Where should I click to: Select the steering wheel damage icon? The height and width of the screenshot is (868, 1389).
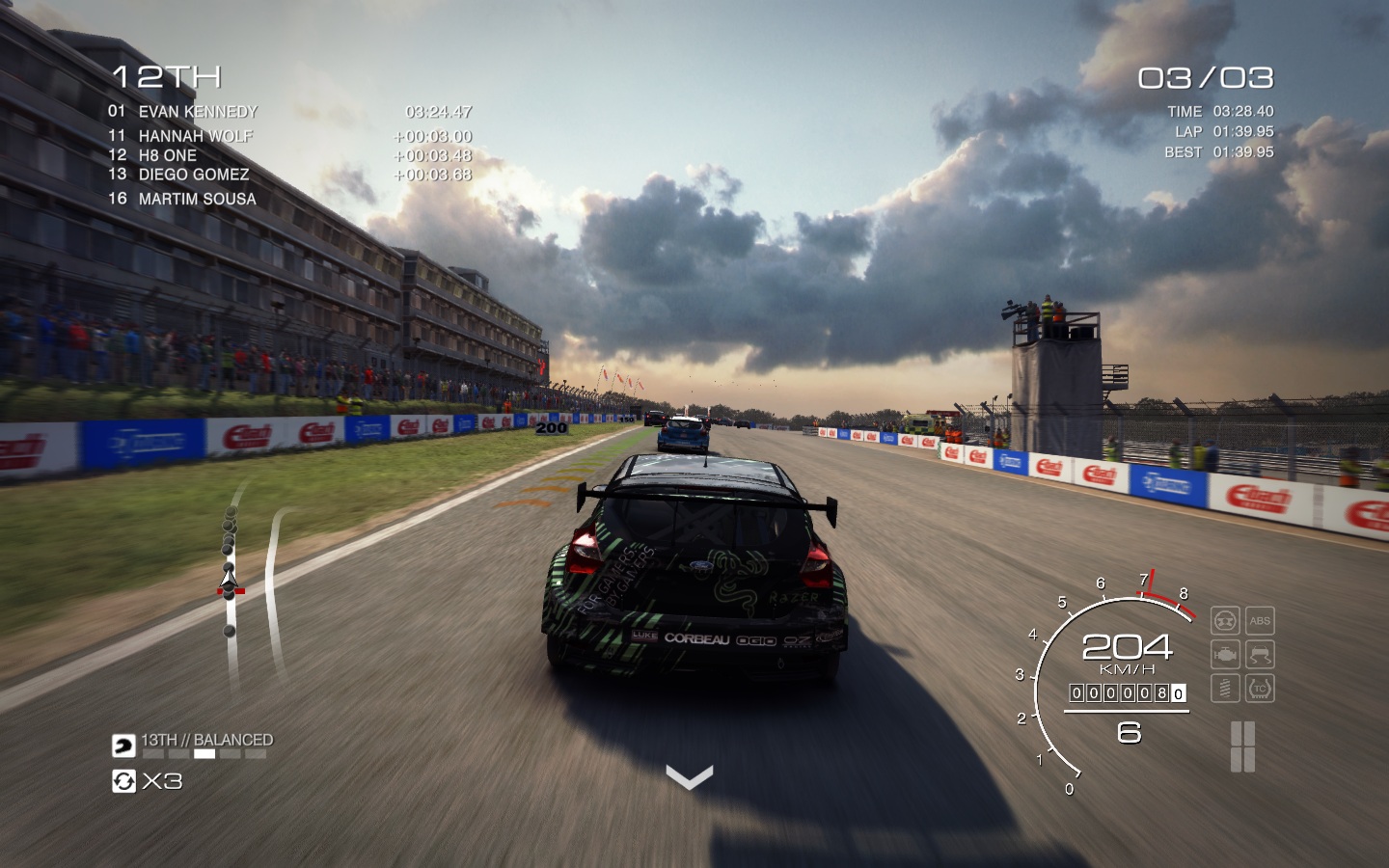[x=1225, y=620]
